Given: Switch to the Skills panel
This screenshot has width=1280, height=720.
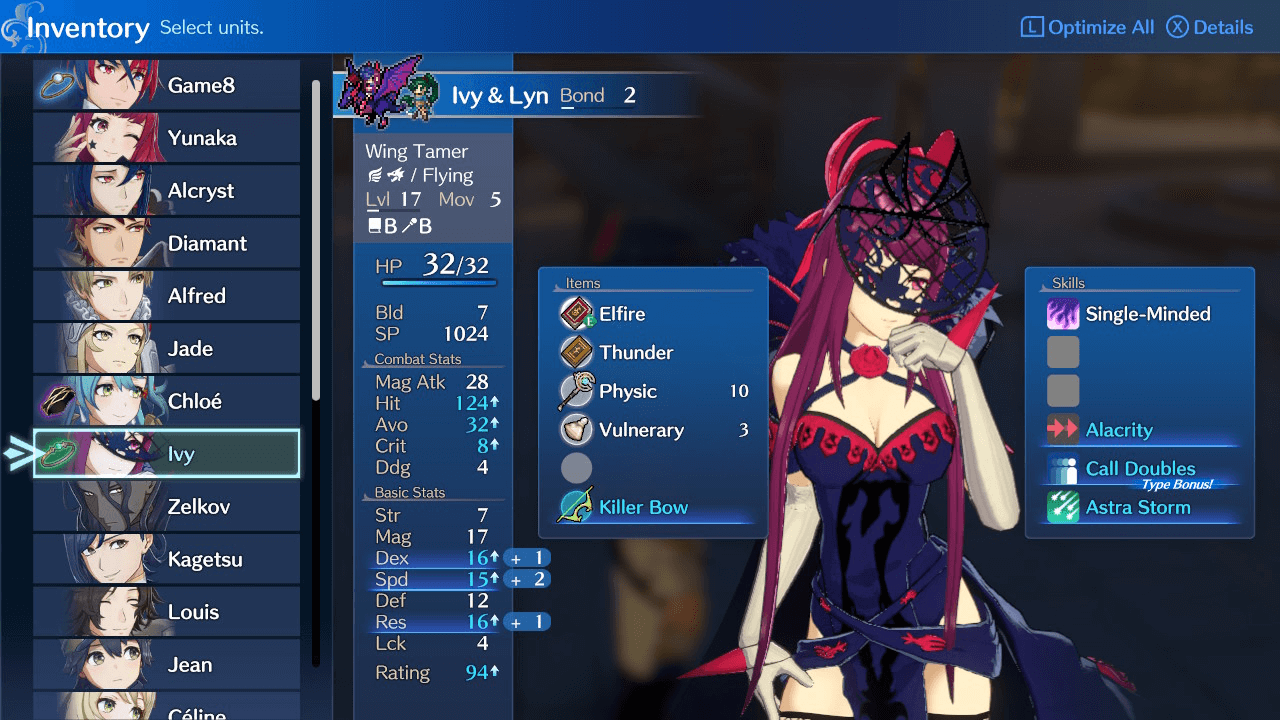Looking at the screenshot, I should pos(1068,283).
